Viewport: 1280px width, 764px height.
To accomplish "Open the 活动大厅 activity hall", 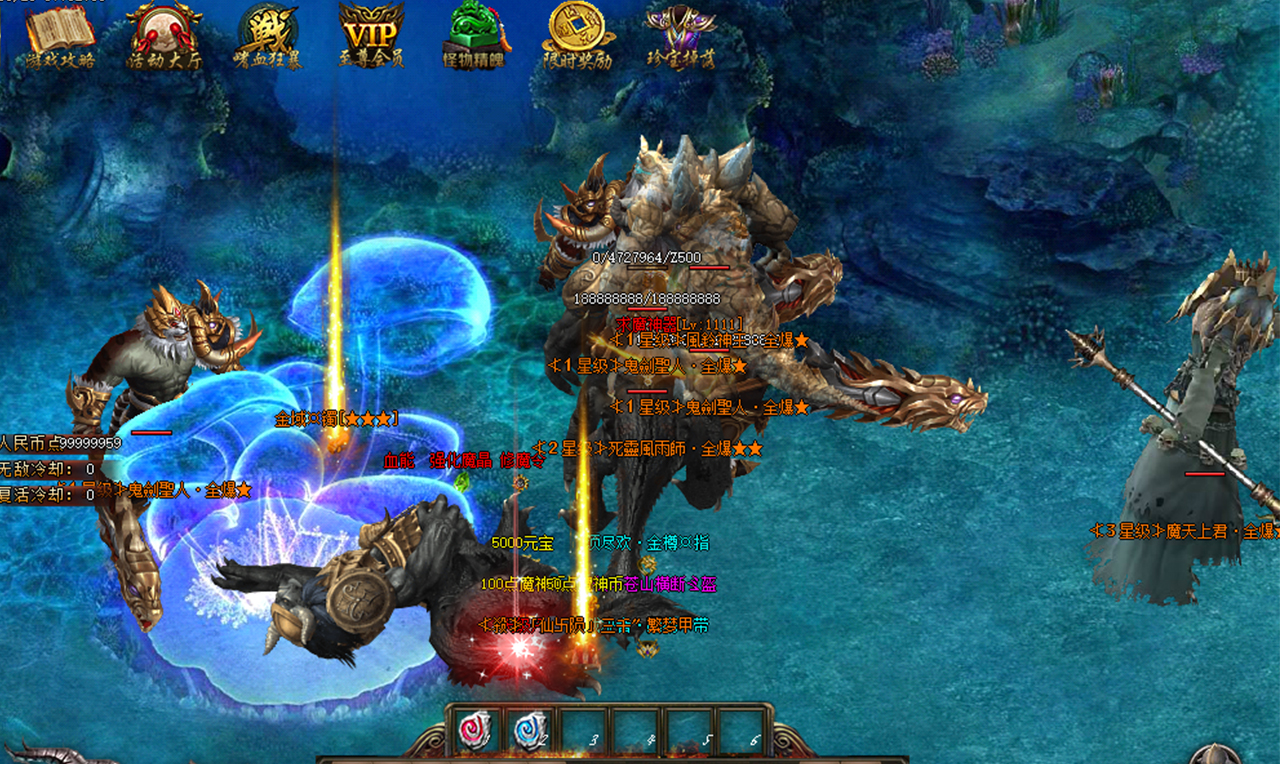I will pos(164,34).
